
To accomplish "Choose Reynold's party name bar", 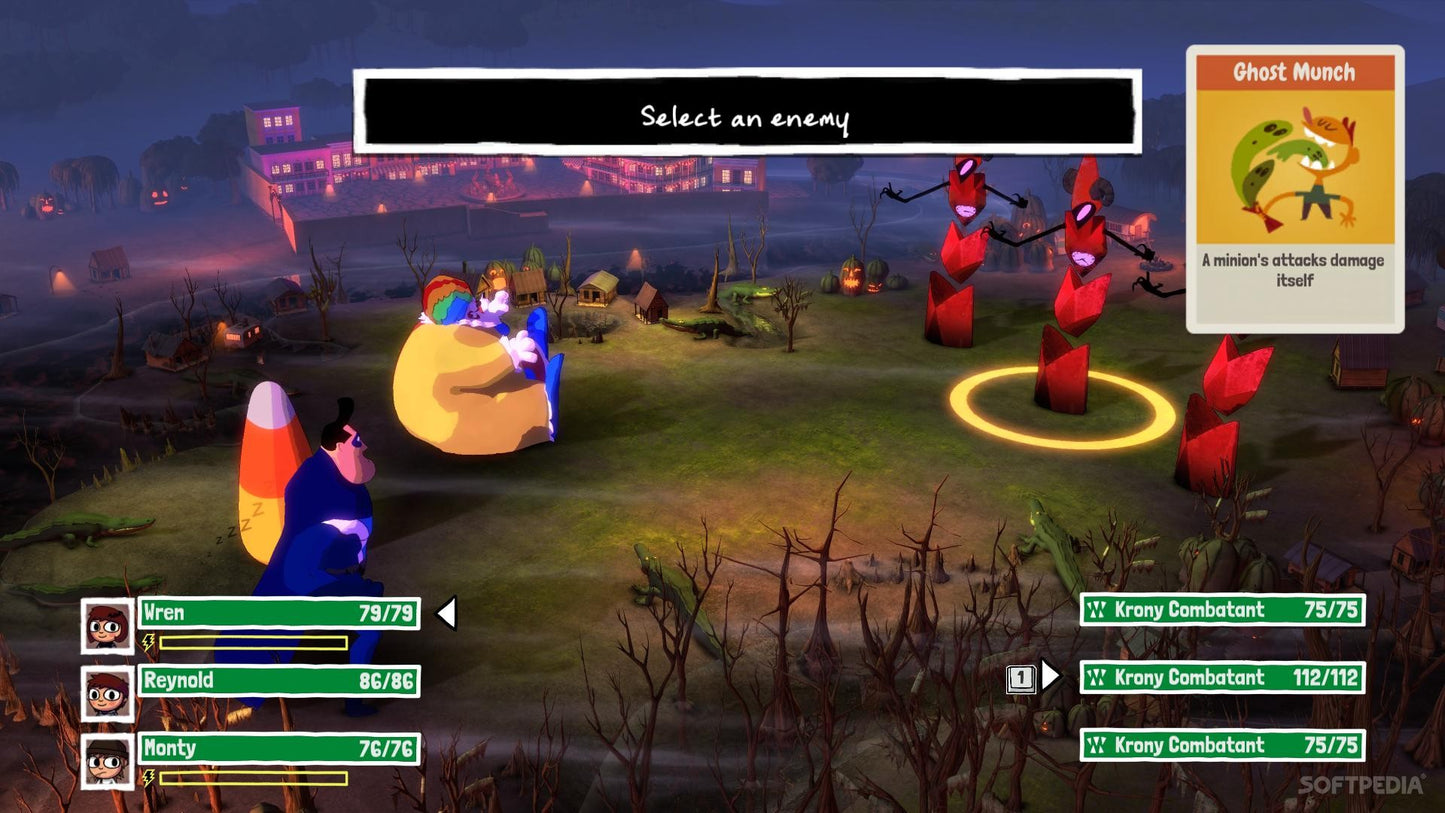I will 278,681.
